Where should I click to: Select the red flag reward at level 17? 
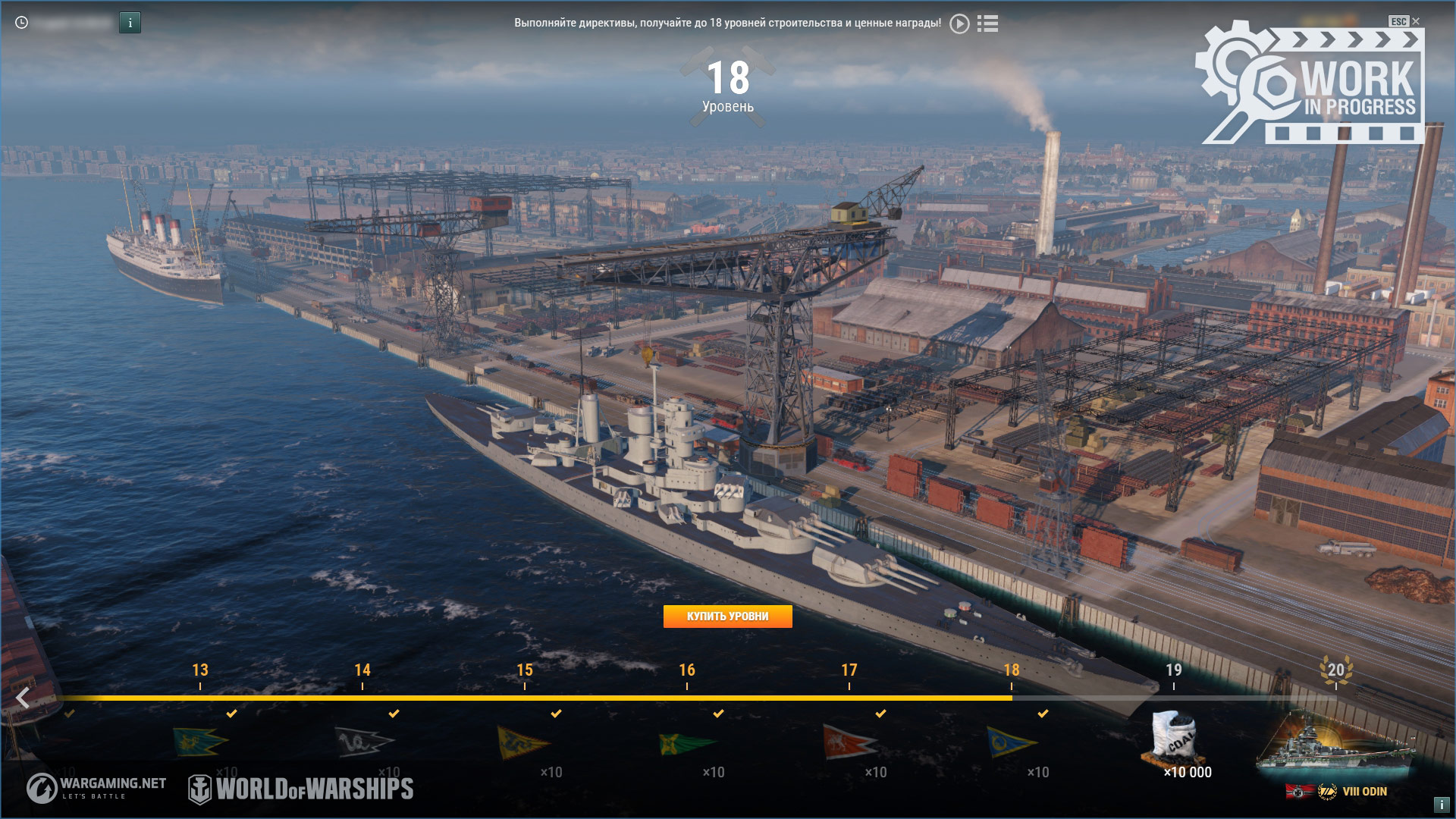coord(849,741)
